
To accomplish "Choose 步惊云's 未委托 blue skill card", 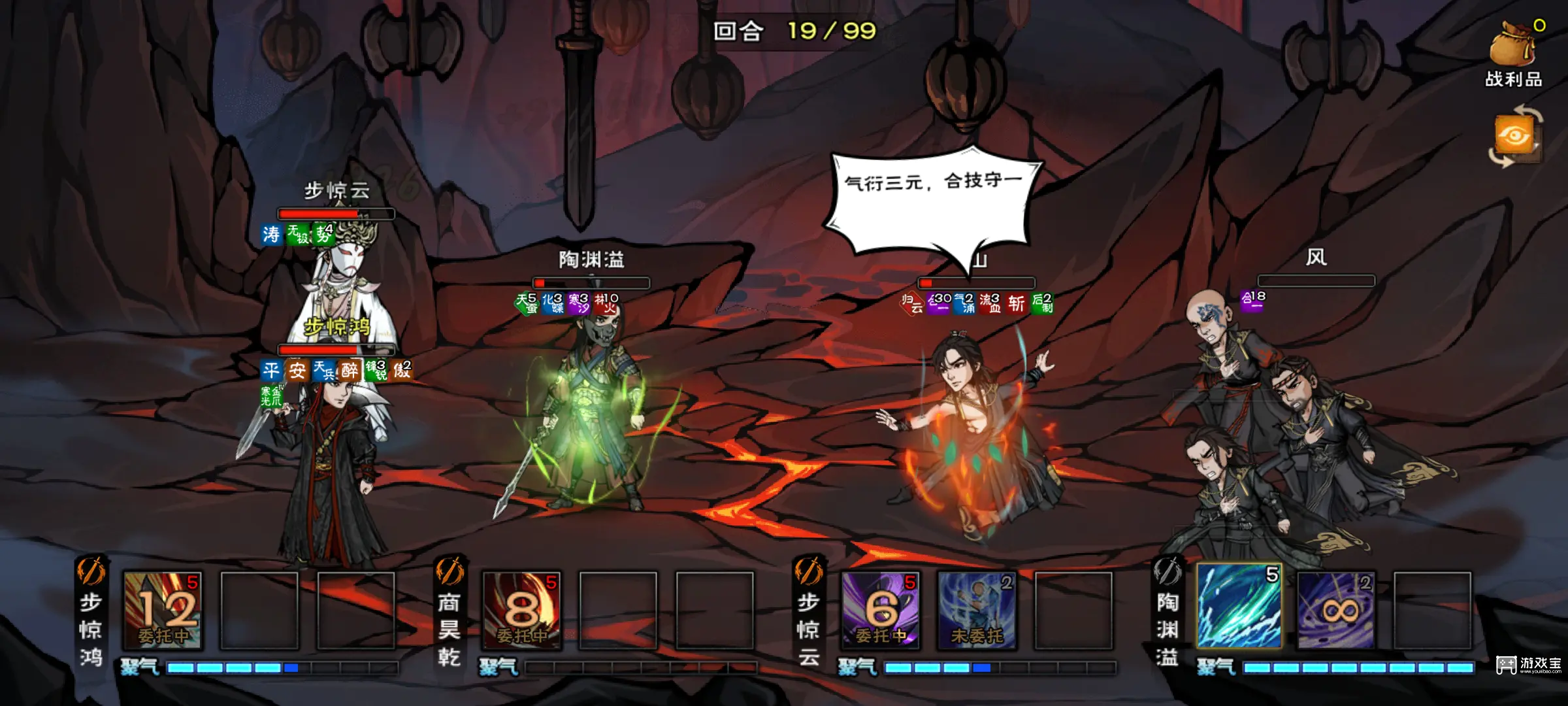I will pos(977,611).
